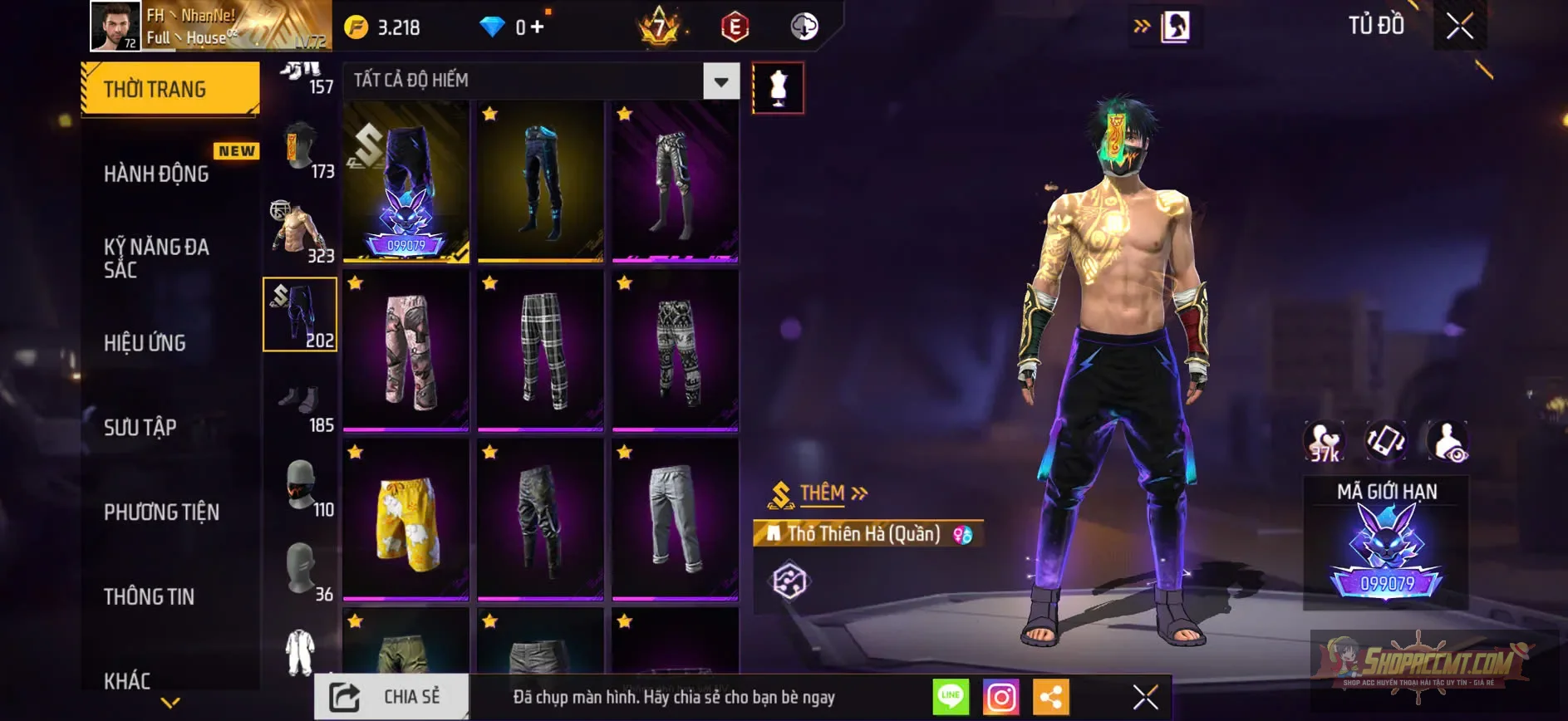Select the Kỹ Năng Đa Sắc tab

[x=156, y=257]
